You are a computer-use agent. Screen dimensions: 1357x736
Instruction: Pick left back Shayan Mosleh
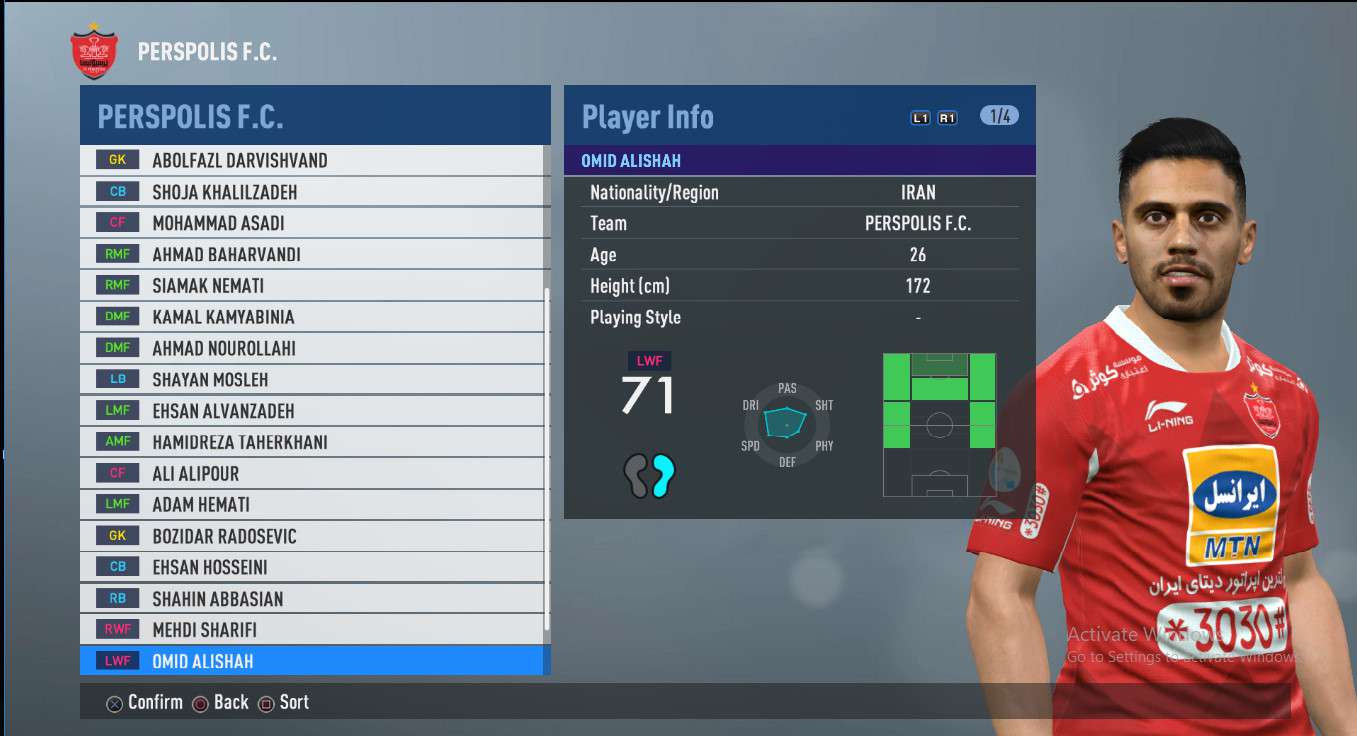click(x=312, y=380)
